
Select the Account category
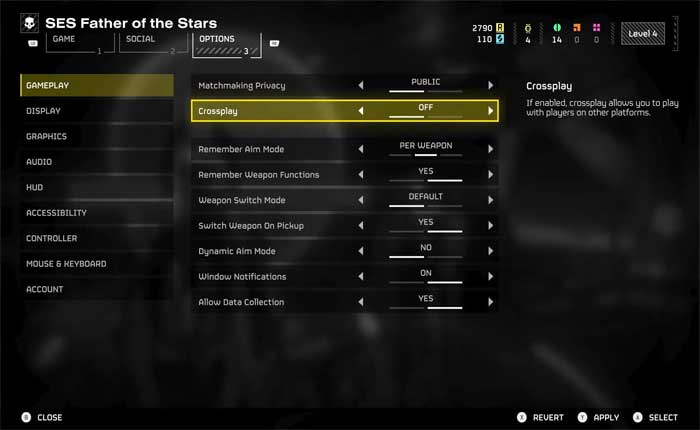point(45,290)
